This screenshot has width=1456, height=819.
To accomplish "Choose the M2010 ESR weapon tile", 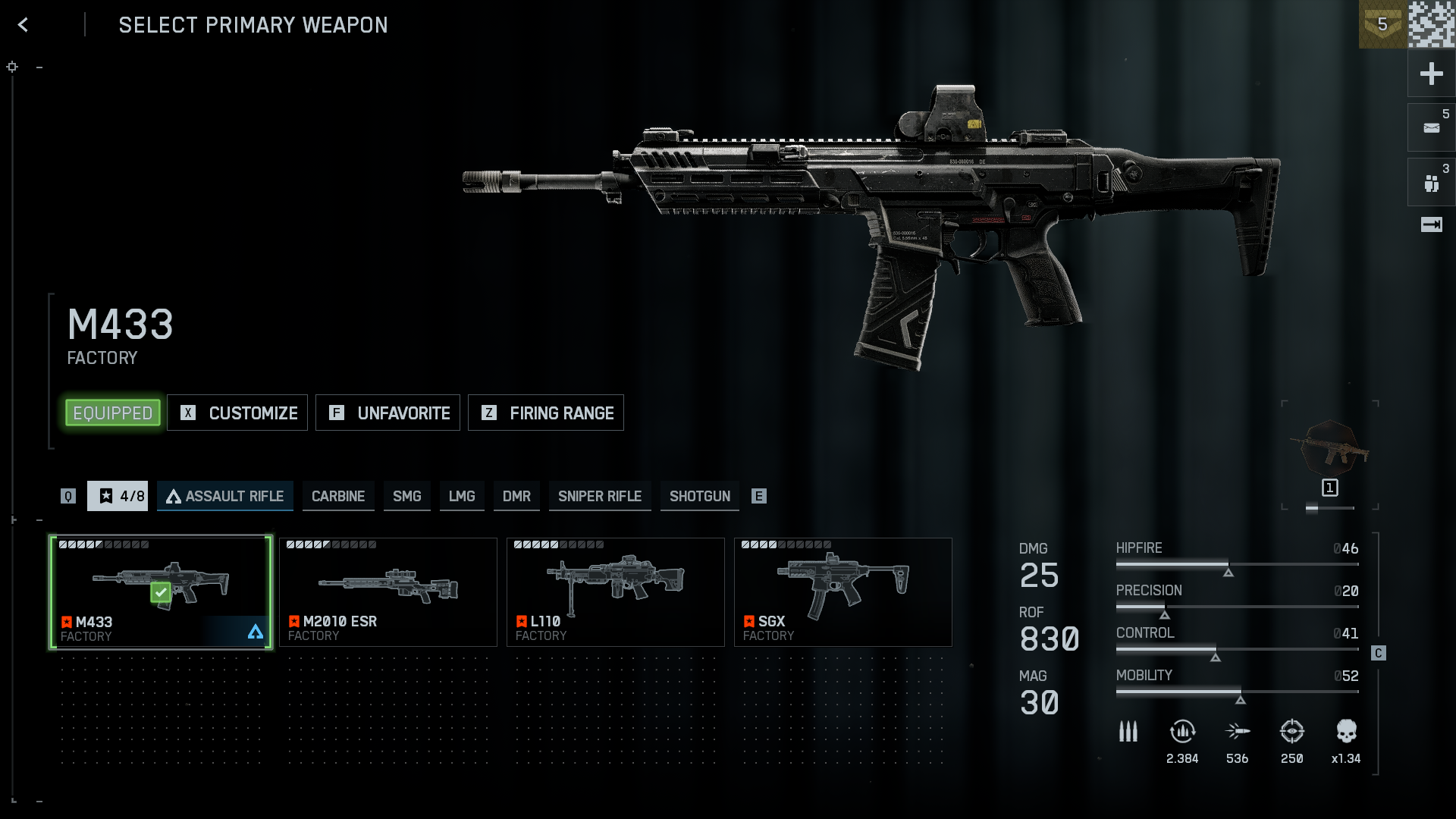I will pos(388,592).
